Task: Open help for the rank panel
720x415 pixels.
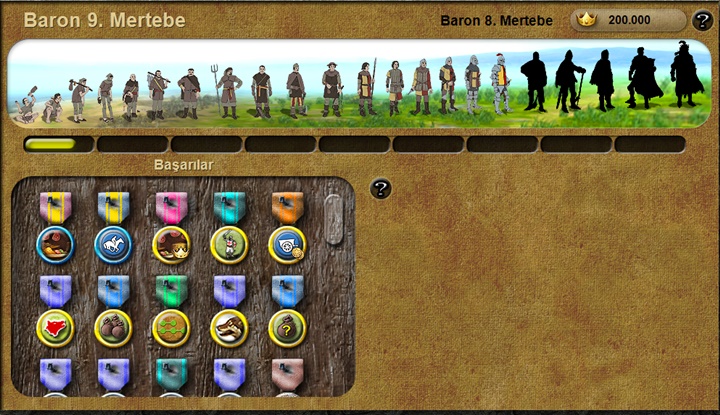Action: pos(703,21)
